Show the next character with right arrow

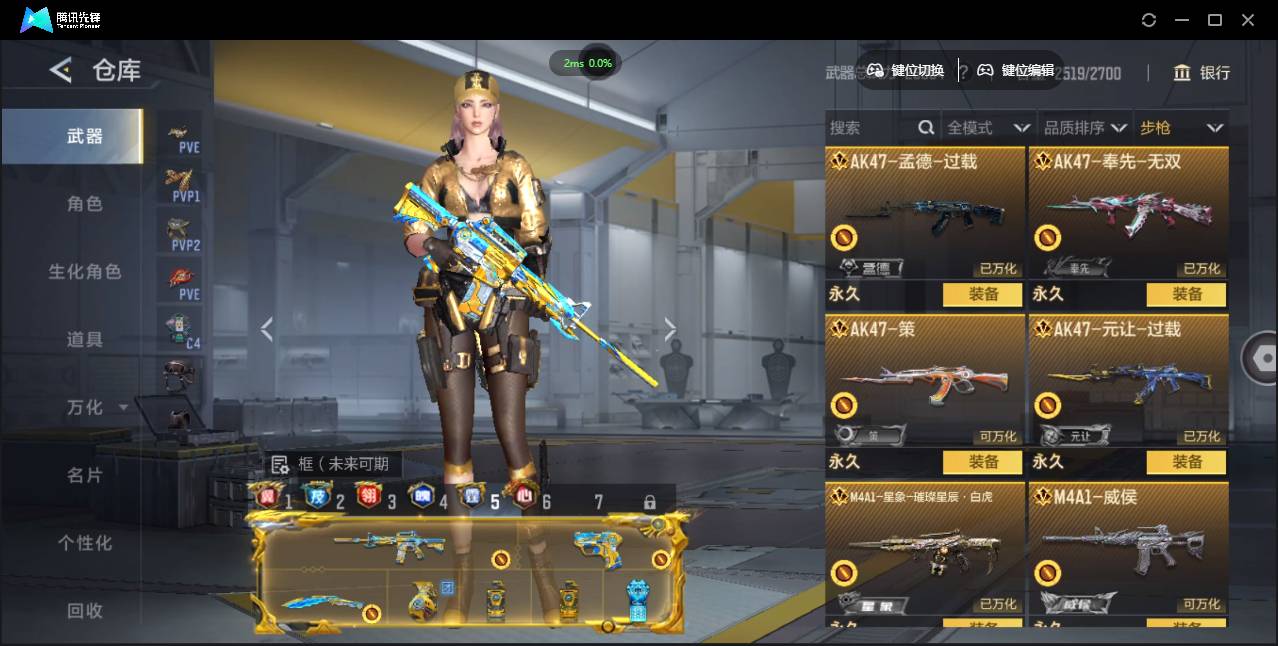click(670, 329)
